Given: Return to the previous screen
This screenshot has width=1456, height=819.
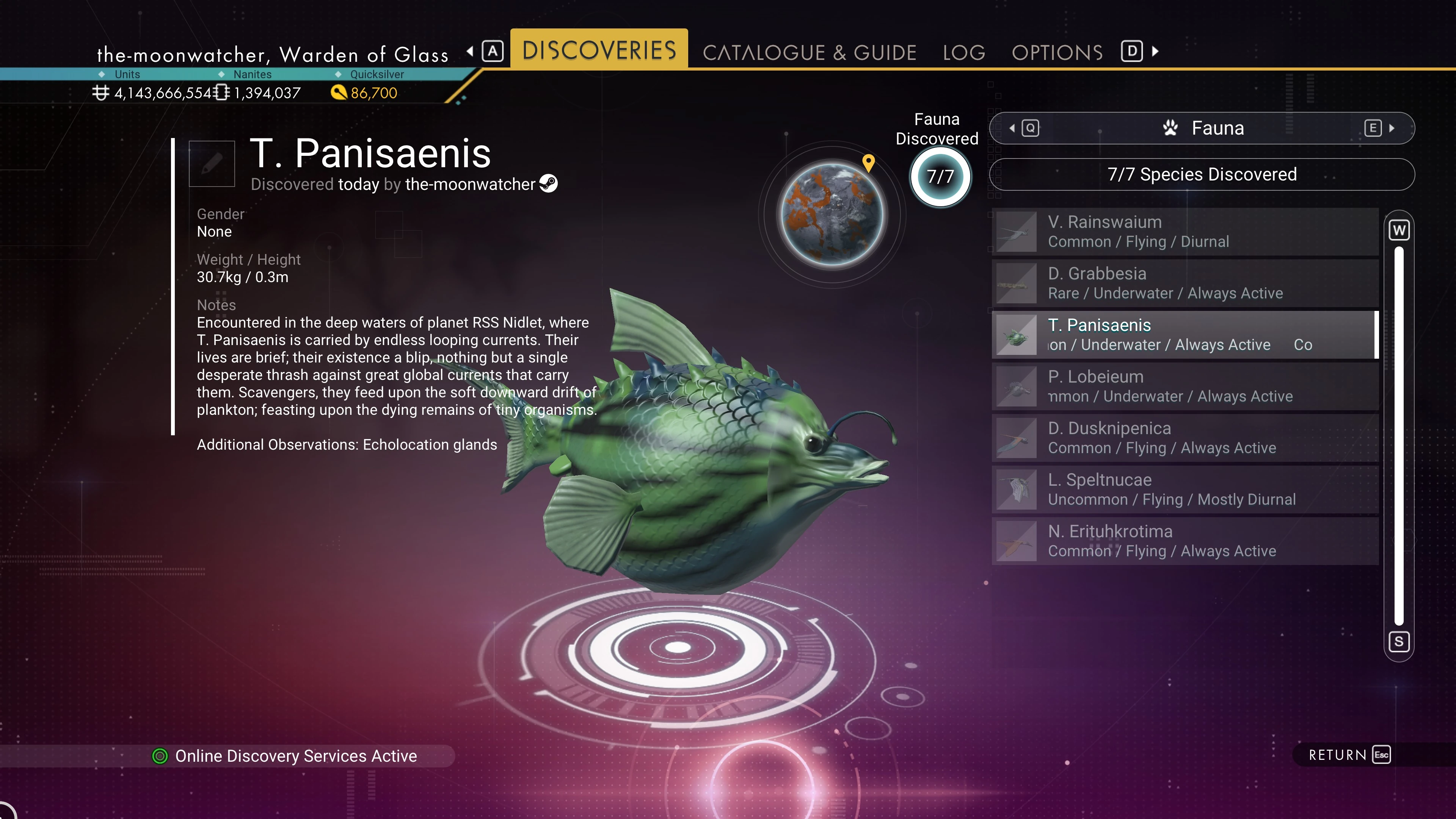Looking at the screenshot, I should [1349, 755].
